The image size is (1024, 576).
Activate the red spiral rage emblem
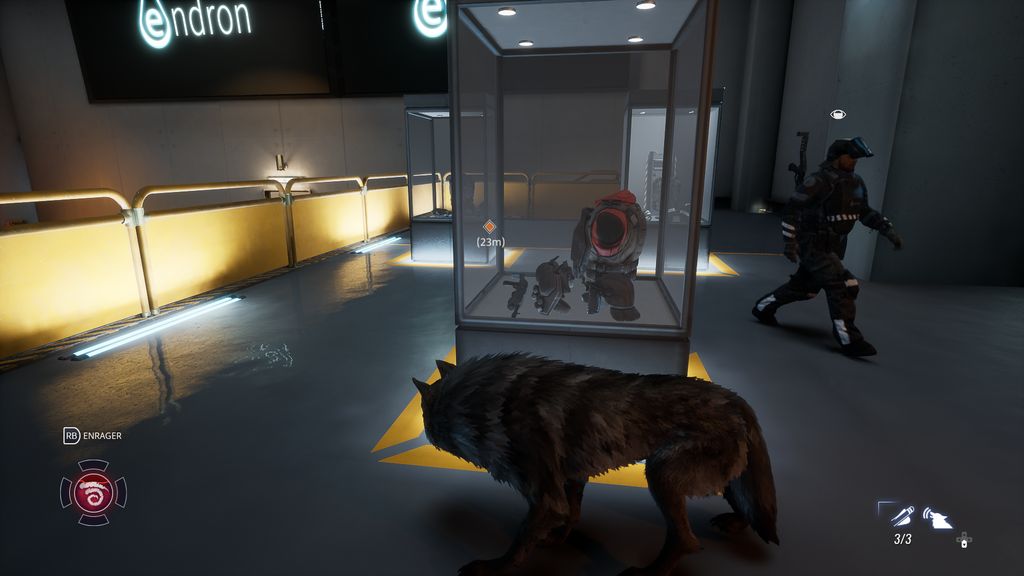tap(93, 492)
